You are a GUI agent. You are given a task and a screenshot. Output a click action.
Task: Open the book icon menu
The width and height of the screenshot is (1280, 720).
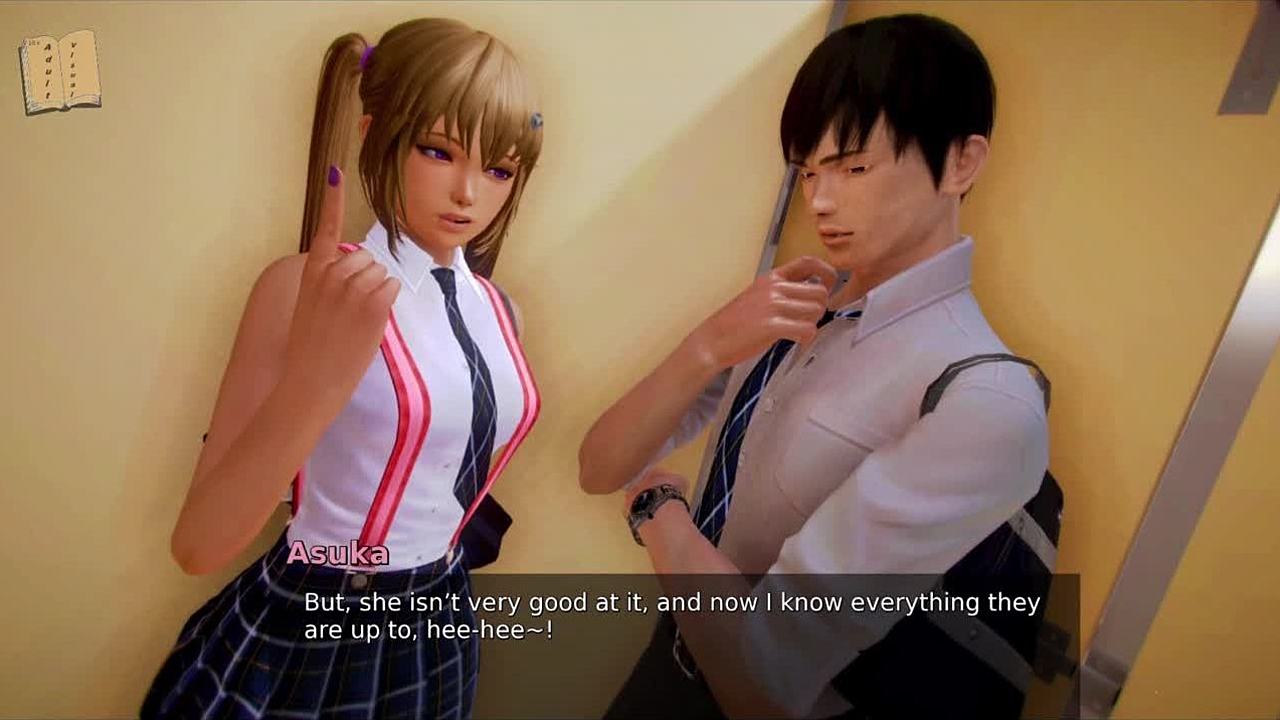[x=60, y=72]
